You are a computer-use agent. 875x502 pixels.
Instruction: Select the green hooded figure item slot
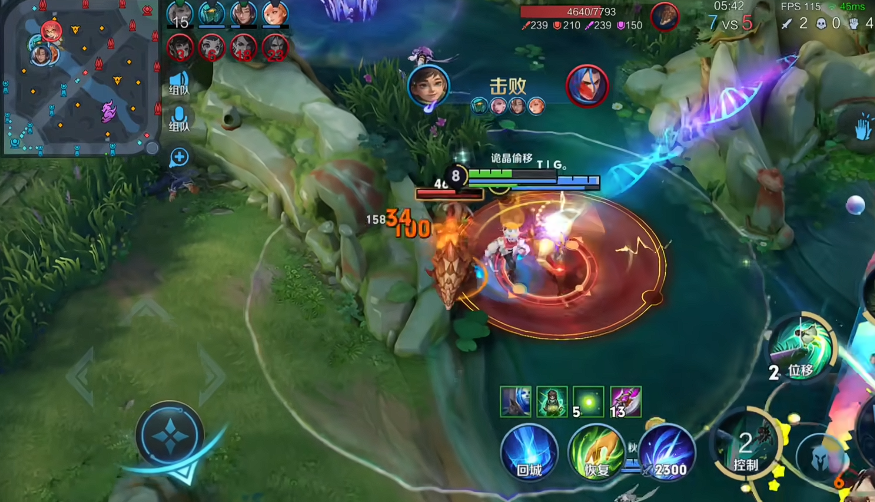point(552,401)
